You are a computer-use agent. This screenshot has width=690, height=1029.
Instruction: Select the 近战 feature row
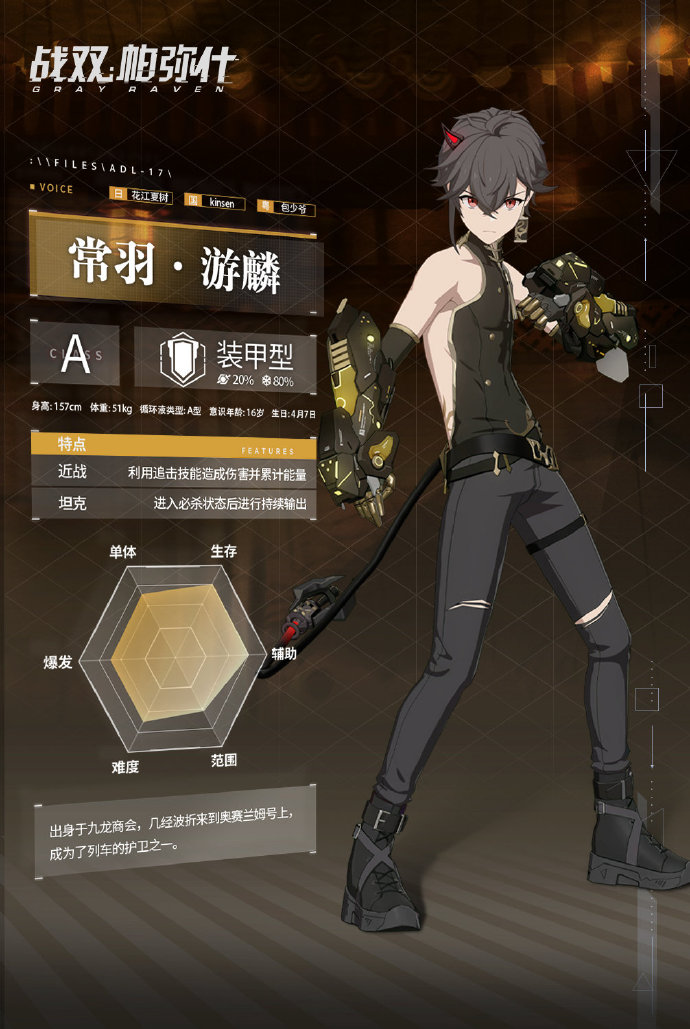(174, 472)
